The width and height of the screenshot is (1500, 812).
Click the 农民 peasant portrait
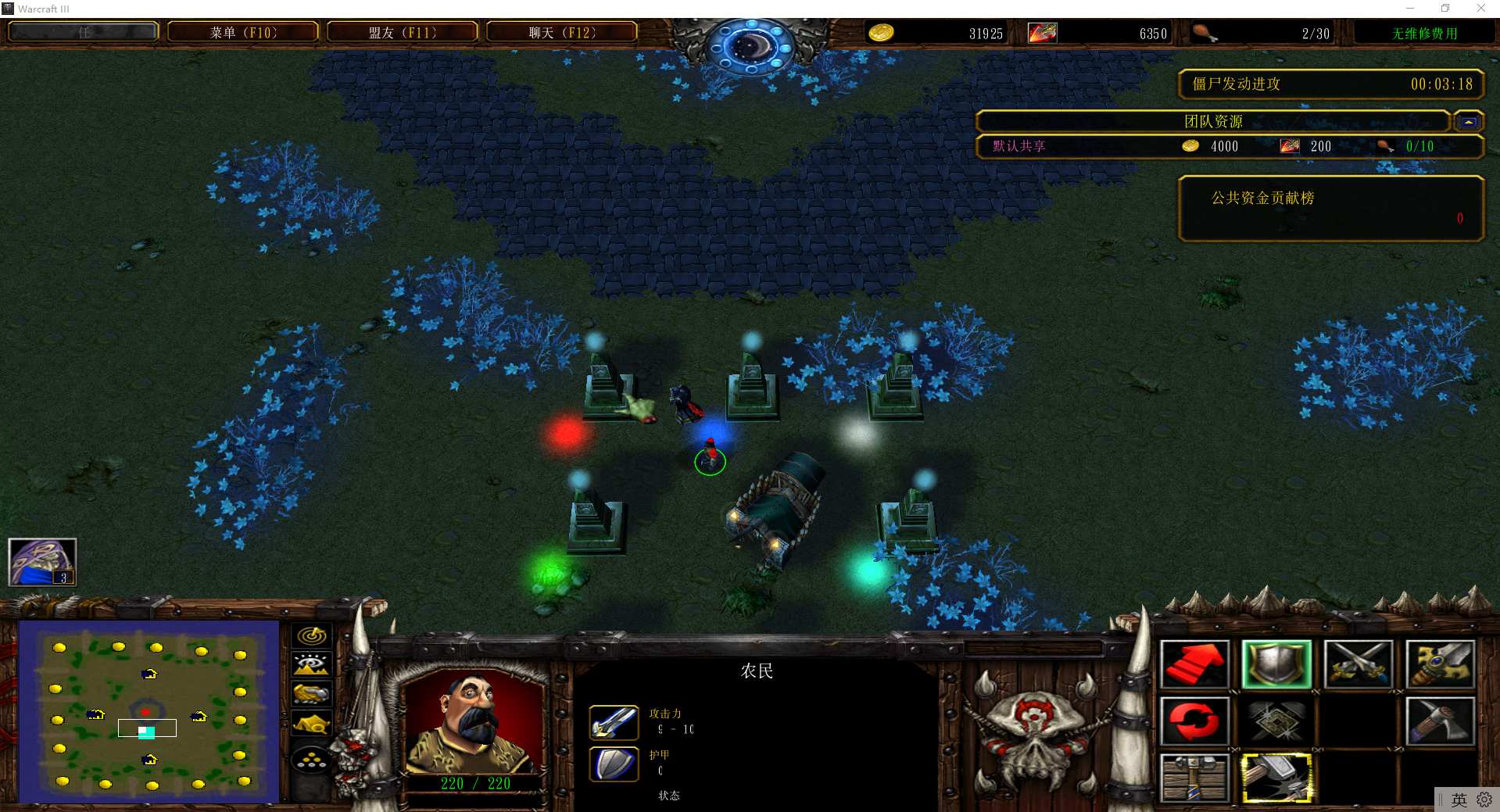[x=471, y=723]
